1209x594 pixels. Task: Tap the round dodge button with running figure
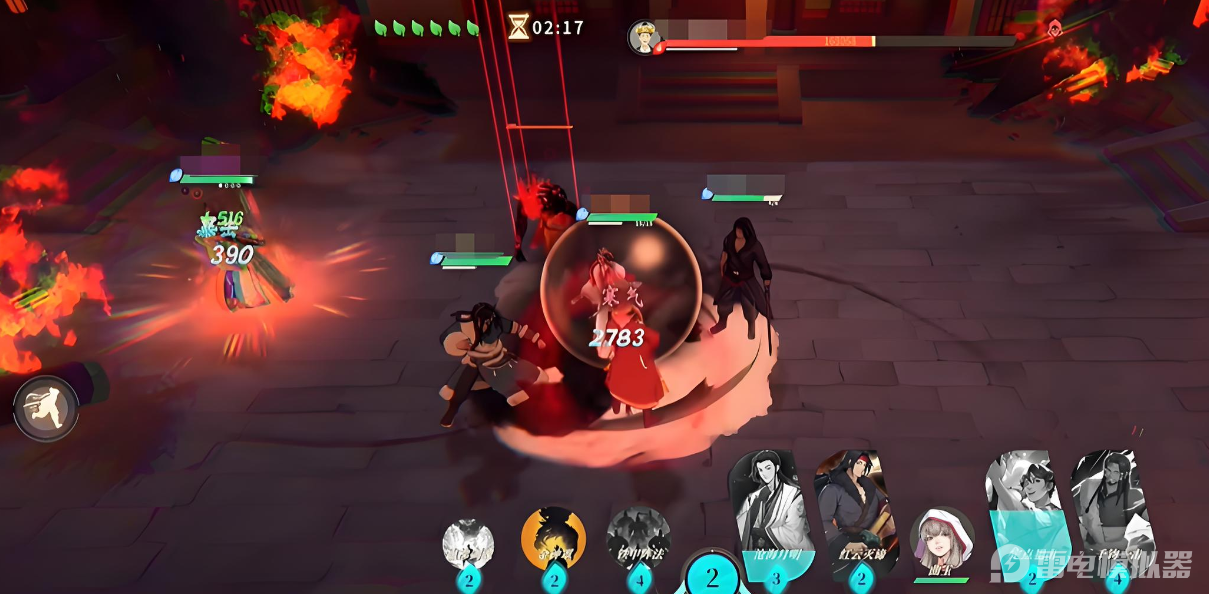pos(46,408)
